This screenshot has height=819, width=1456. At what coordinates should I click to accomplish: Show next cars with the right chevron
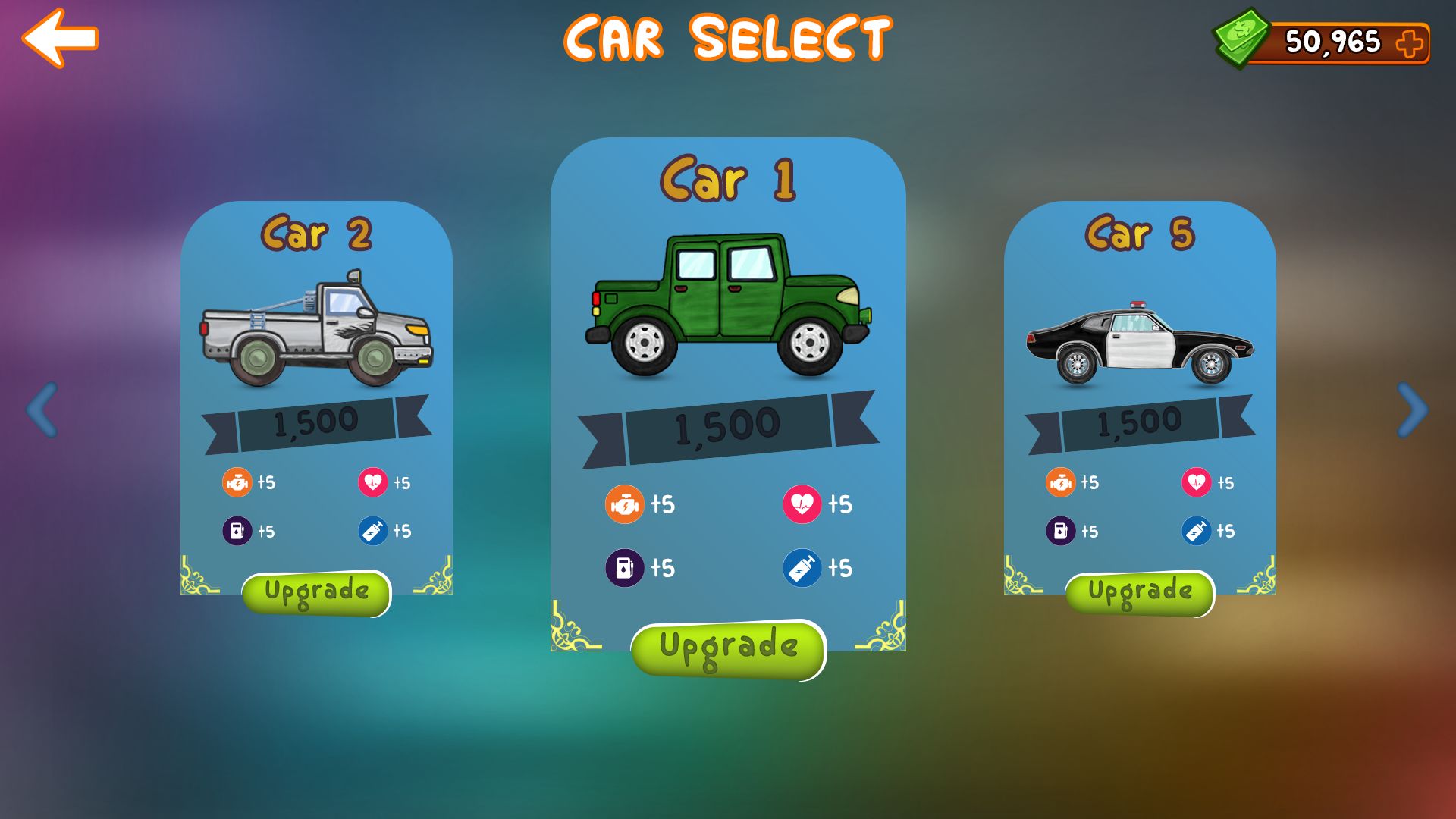[x=1412, y=409]
